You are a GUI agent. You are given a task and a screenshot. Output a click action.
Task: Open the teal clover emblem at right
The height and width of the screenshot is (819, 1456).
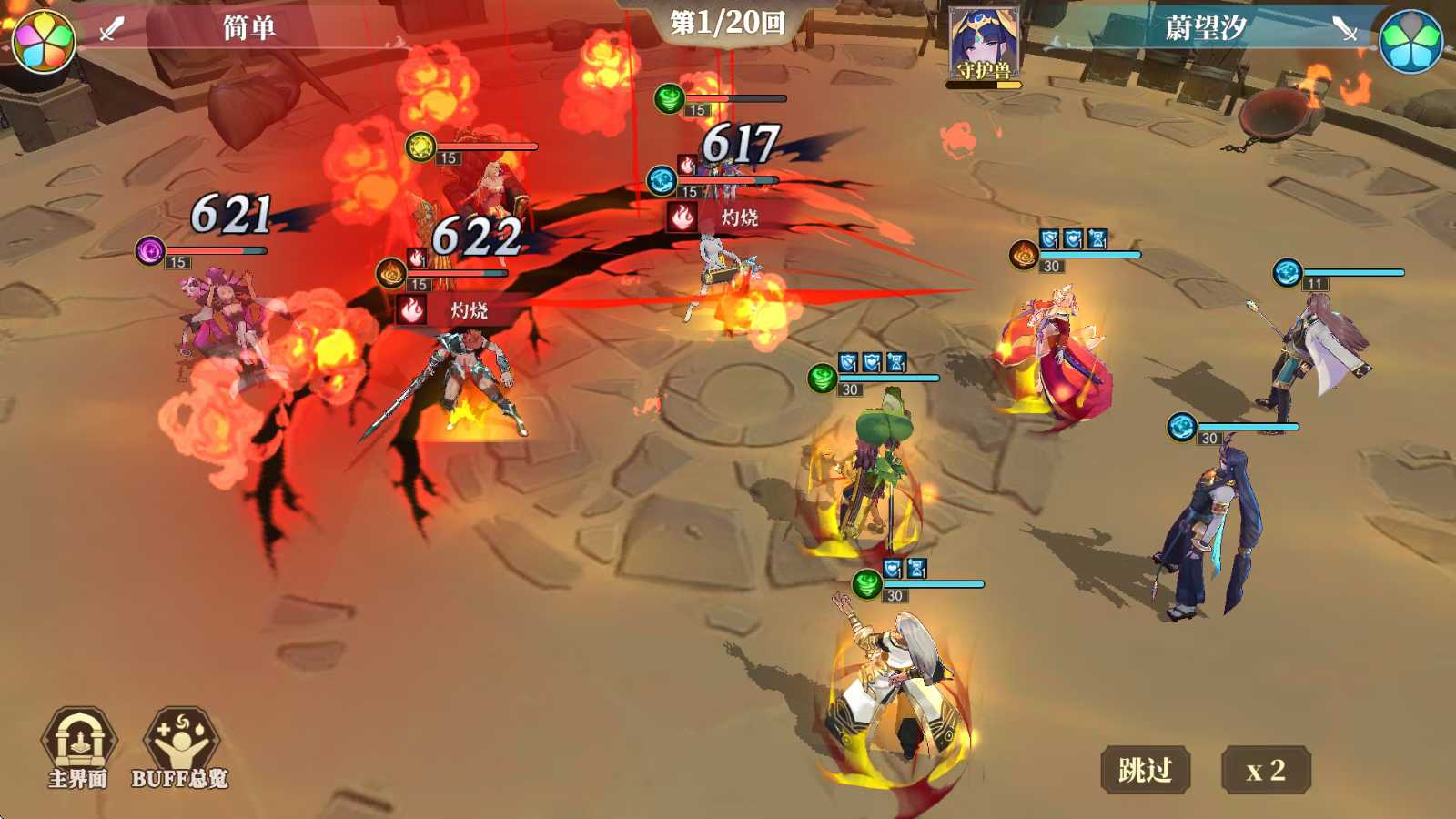click(x=1410, y=41)
